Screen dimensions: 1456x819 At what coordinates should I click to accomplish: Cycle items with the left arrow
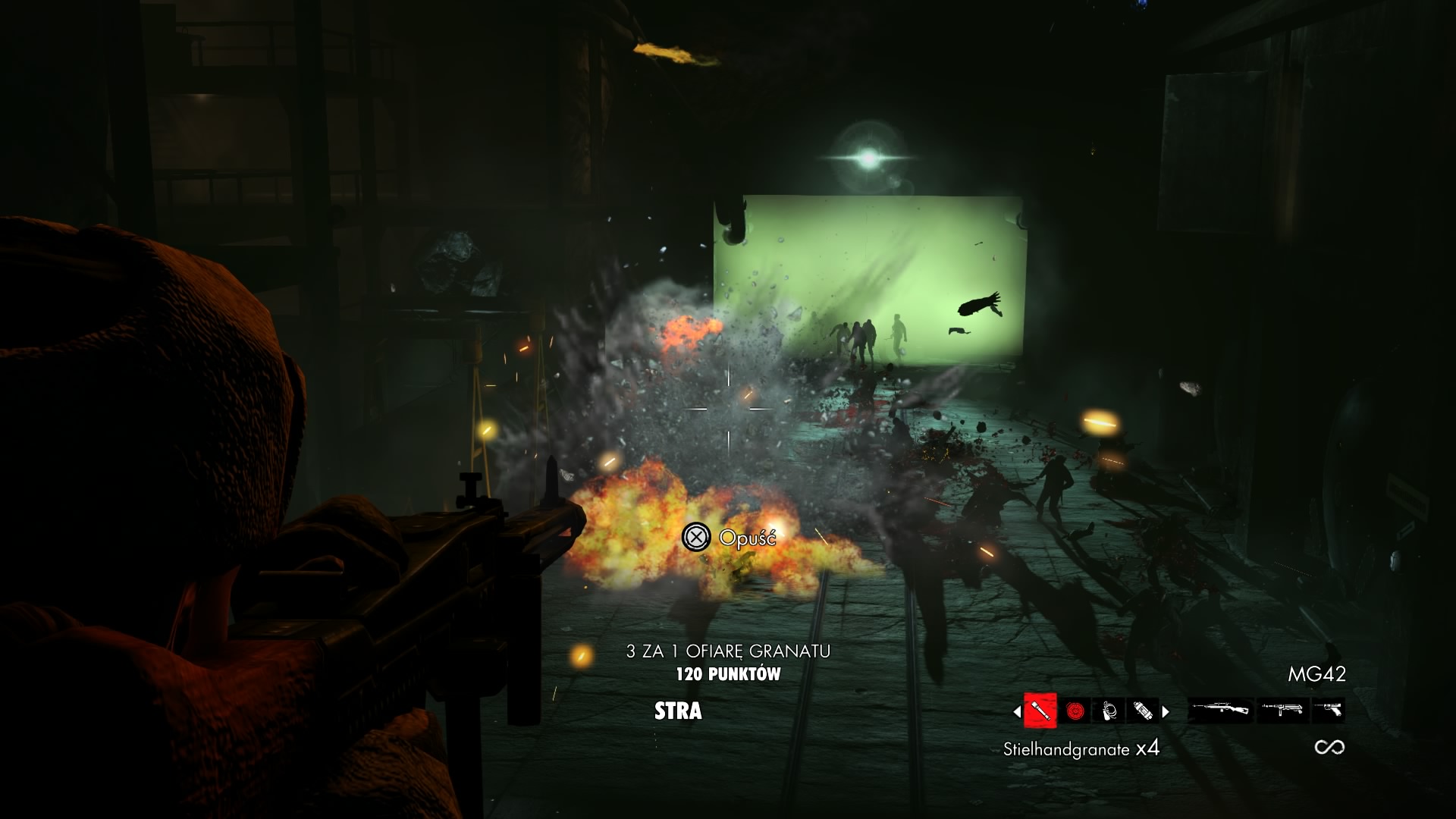1017,711
